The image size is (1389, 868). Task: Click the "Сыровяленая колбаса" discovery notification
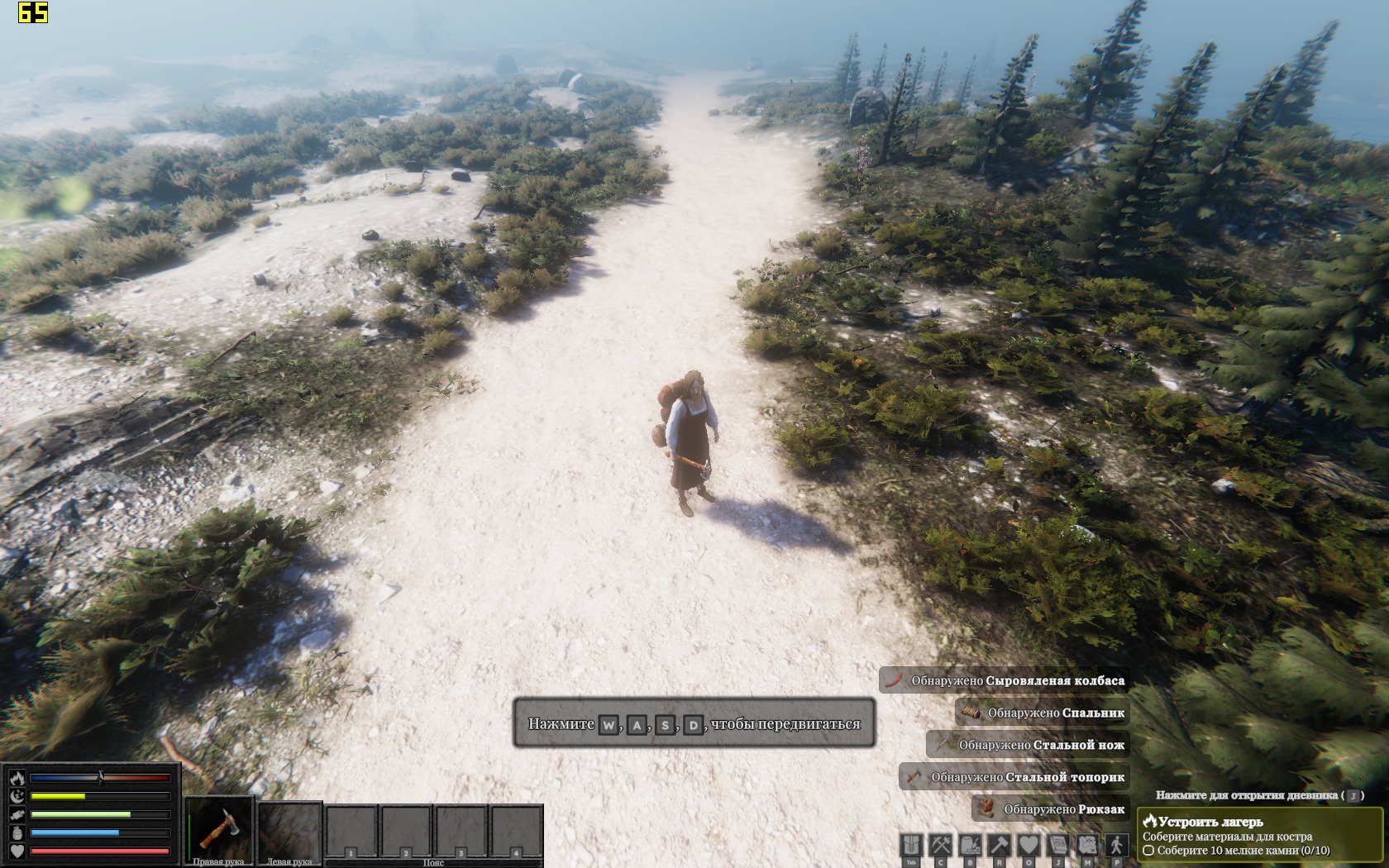tap(1004, 680)
